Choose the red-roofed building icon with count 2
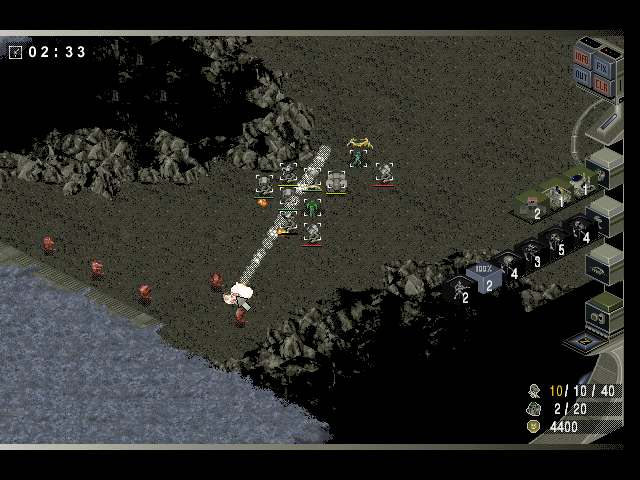Screen dimensions: 640x480 coord(530,205)
